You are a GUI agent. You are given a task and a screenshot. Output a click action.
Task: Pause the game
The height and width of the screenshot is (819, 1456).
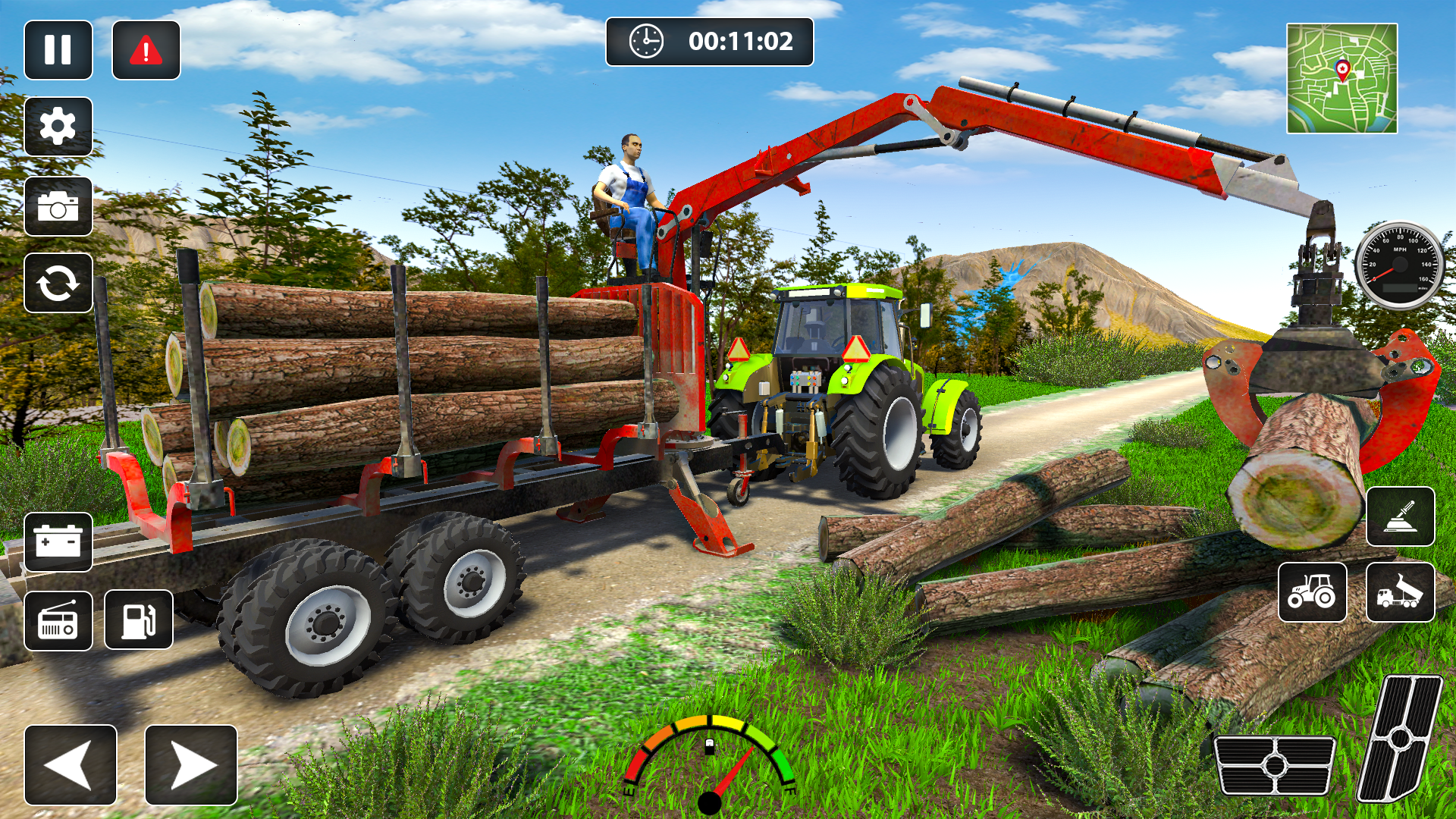coord(59,50)
